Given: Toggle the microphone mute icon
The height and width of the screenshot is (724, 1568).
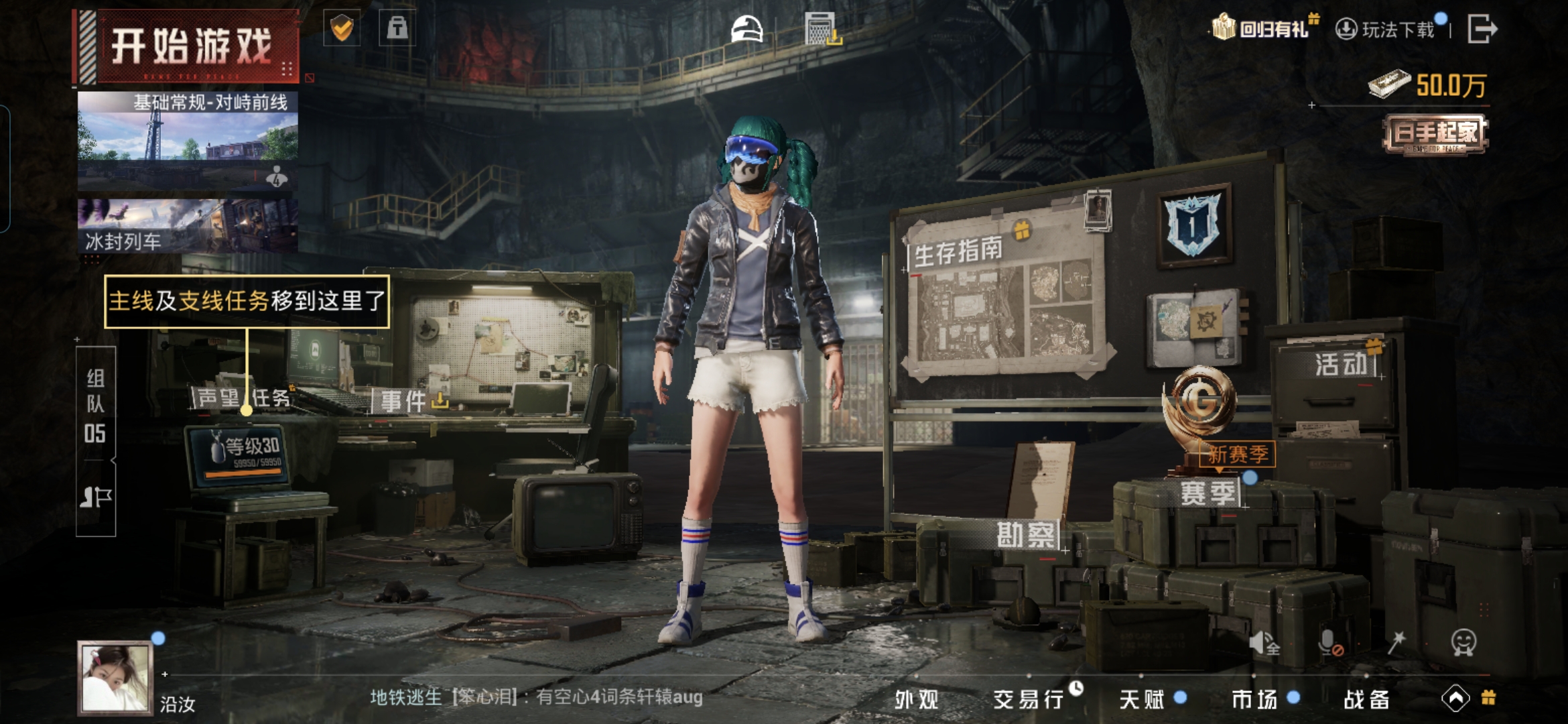Looking at the screenshot, I should [x=1329, y=644].
